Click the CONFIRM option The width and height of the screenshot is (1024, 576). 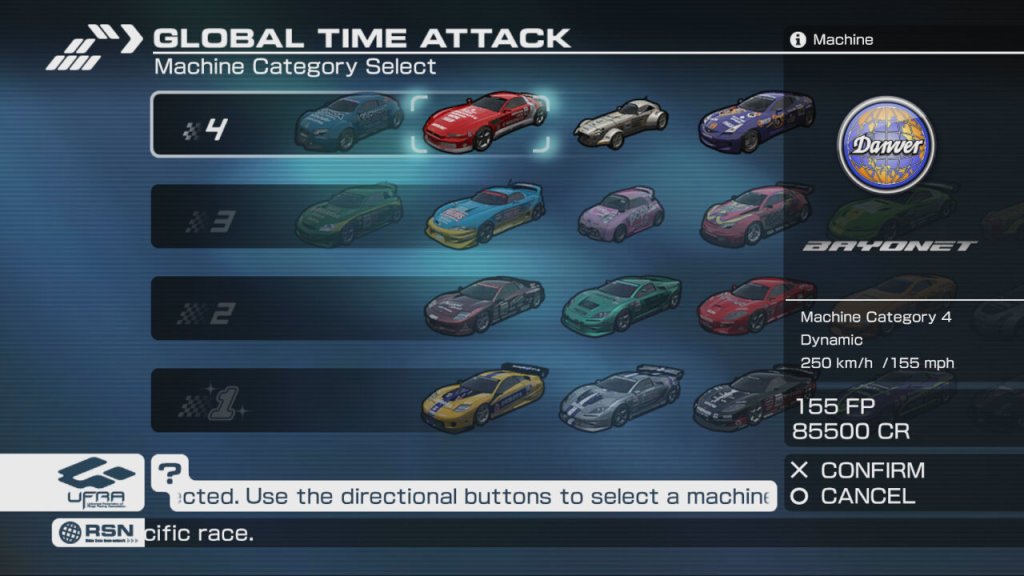(x=858, y=470)
